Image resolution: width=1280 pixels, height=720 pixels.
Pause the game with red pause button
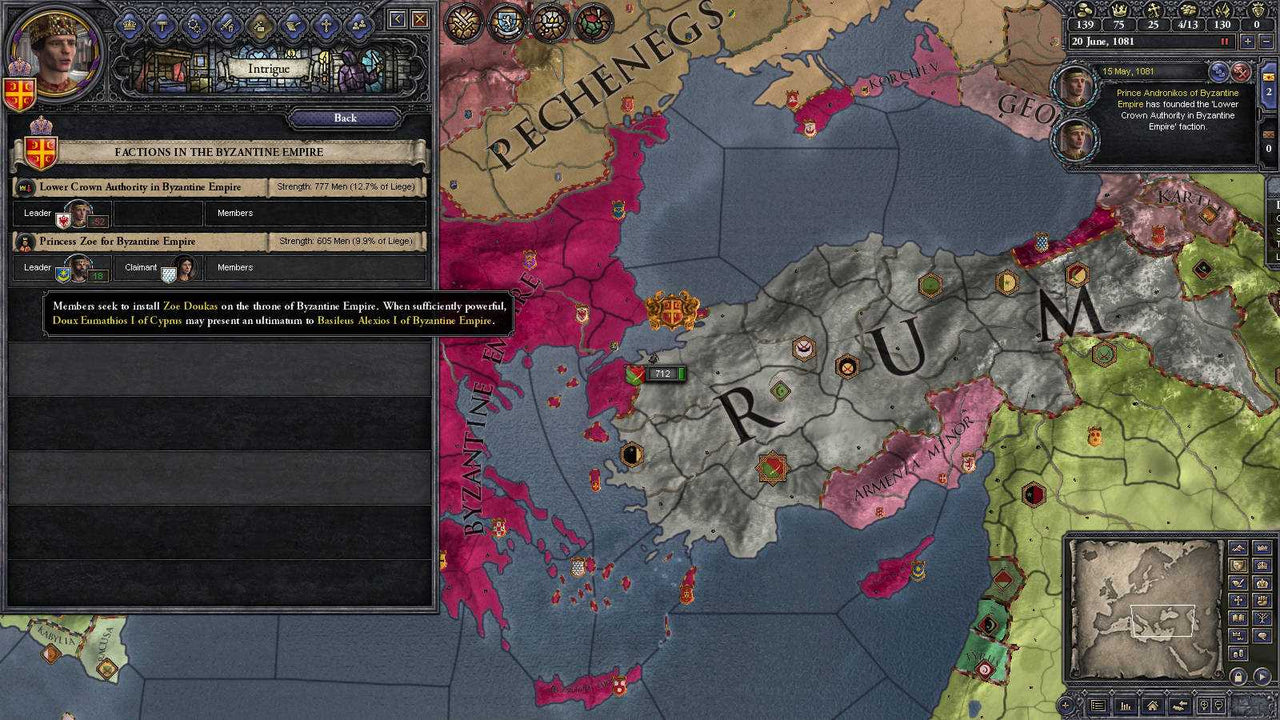(1224, 41)
